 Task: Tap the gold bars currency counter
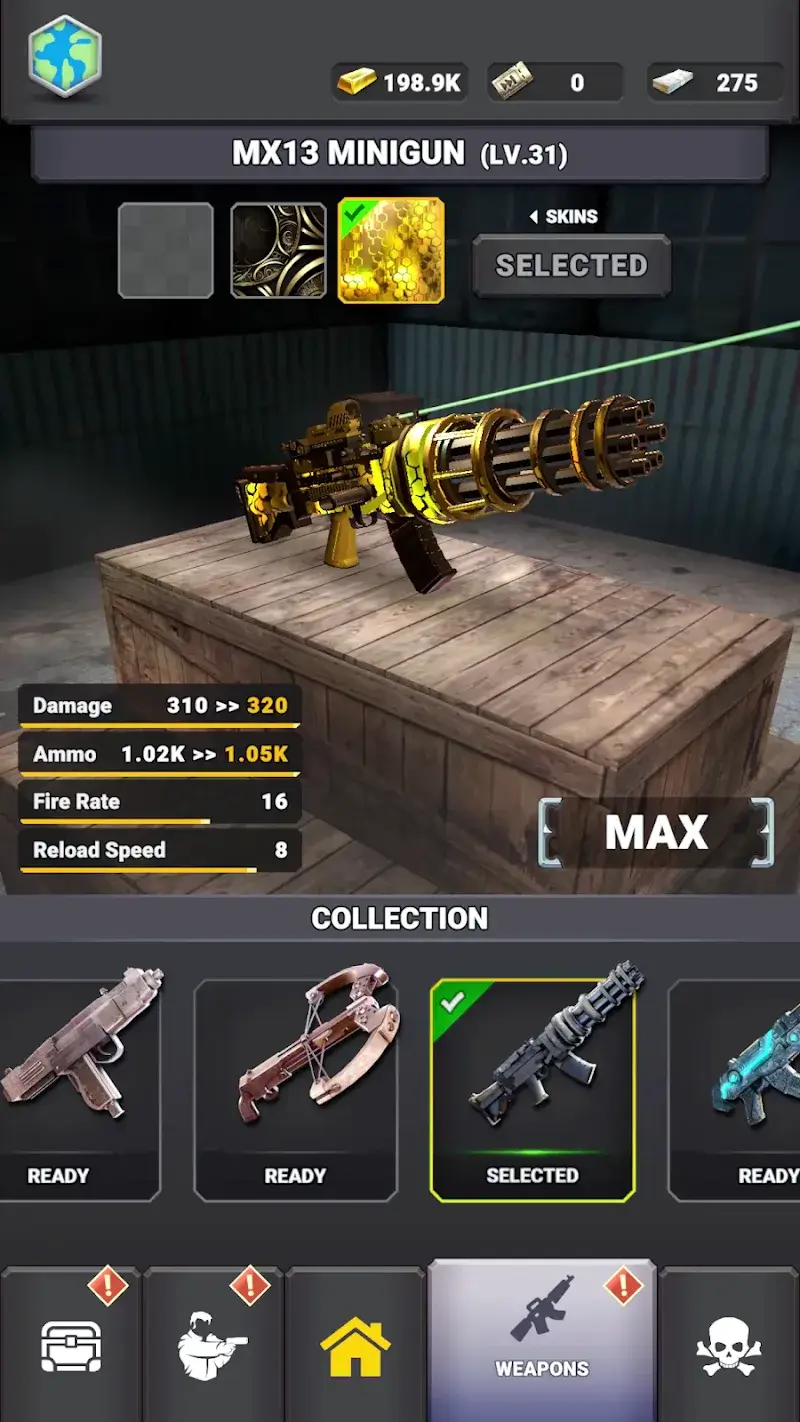pyautogui.click(x=399, y=82)
